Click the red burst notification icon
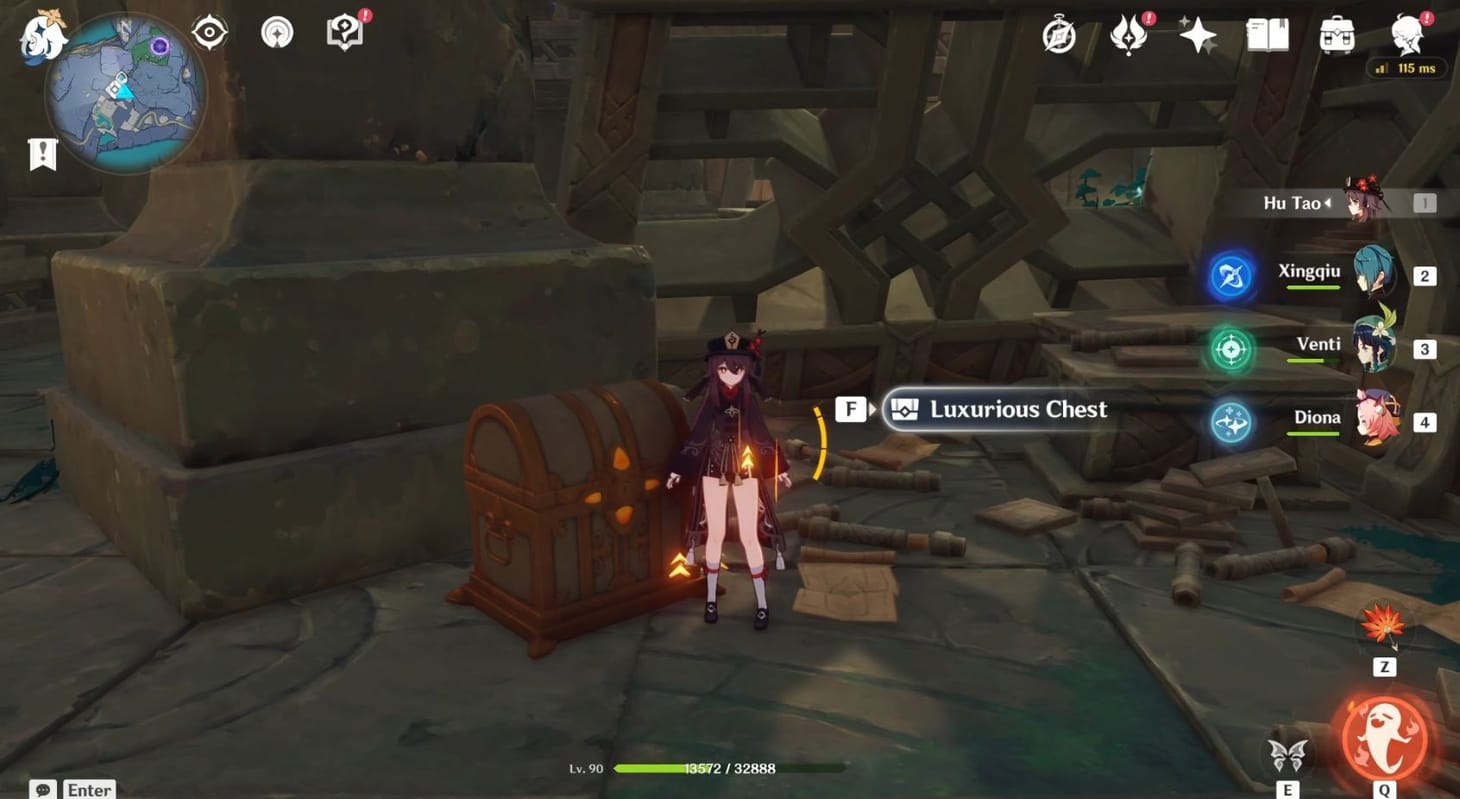Screen dimensions: 1460x799 coord(1128,34)
